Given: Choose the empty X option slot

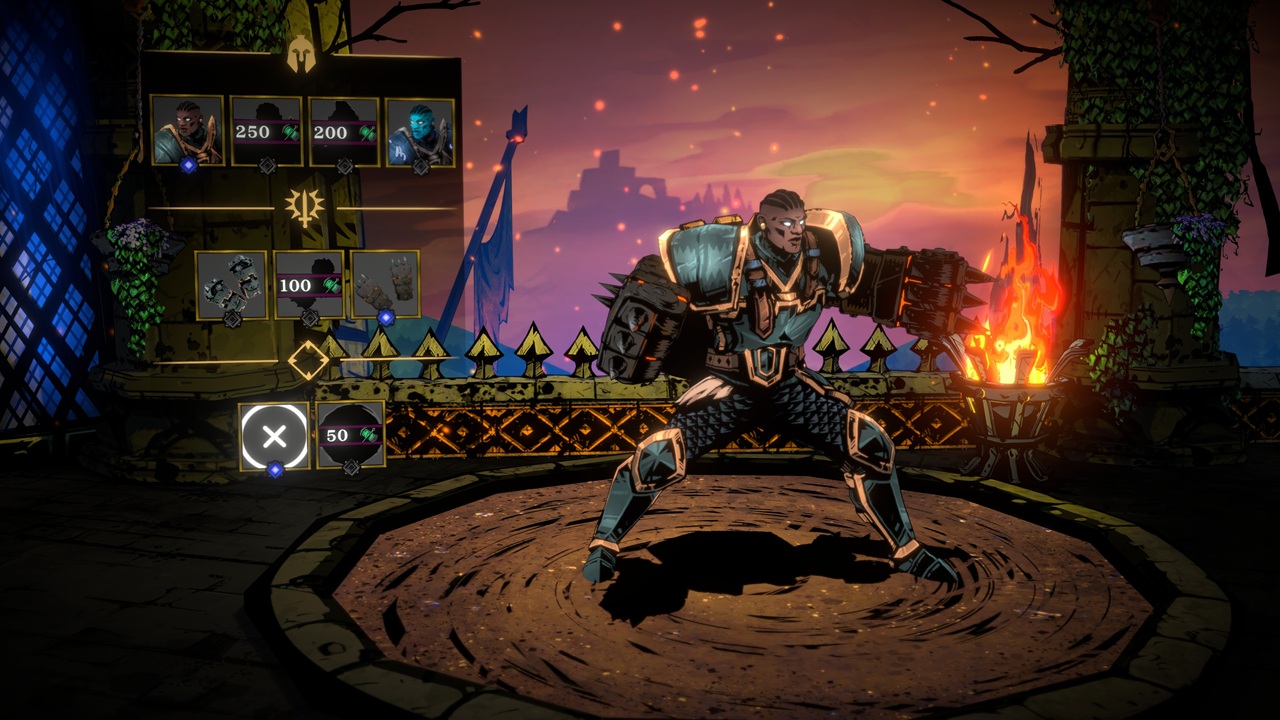Looking at the screenshot, I should pos(275,435).
